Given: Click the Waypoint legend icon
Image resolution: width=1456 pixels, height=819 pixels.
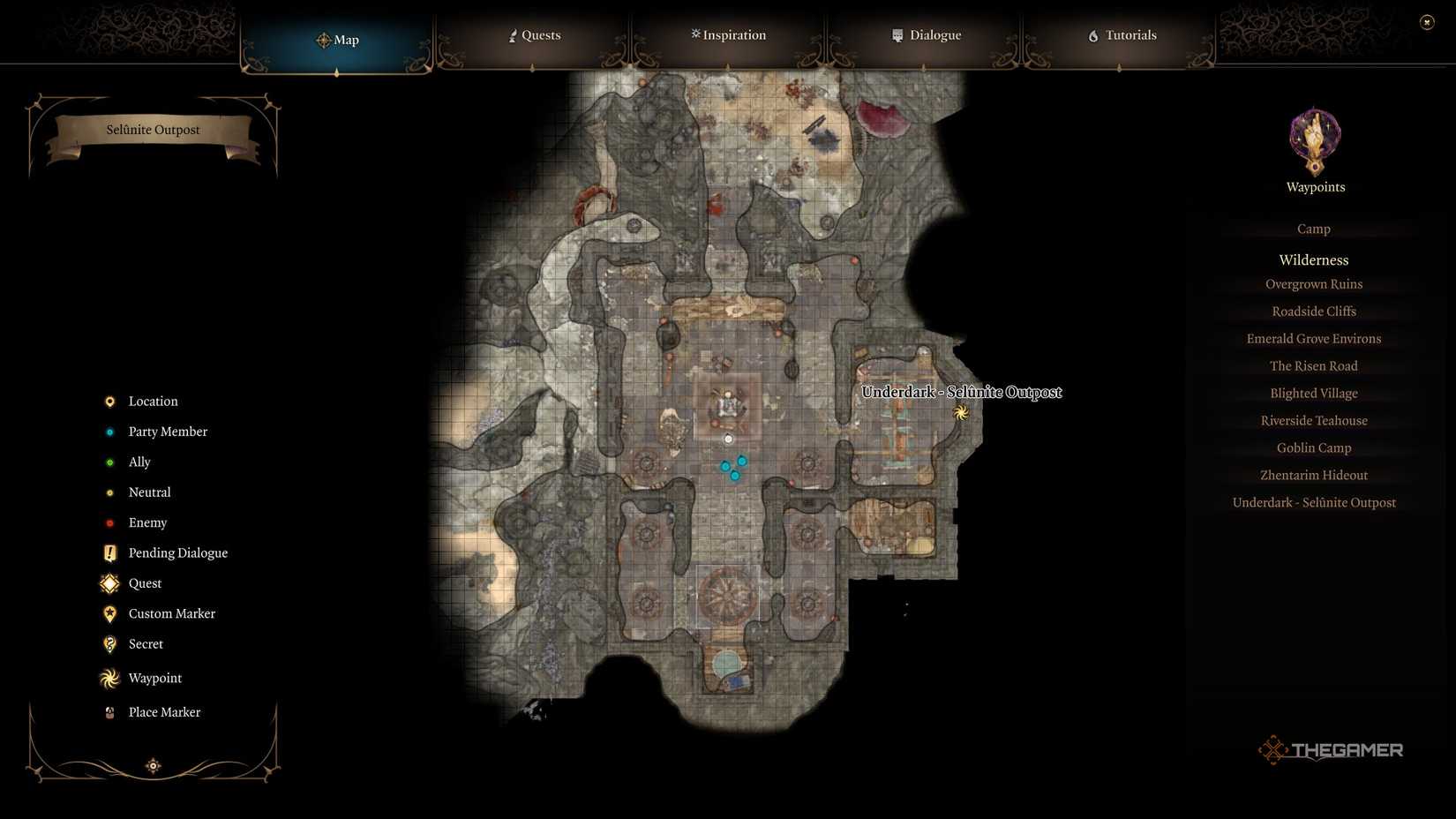Looking at the screenshot, I should coord(109,678).
